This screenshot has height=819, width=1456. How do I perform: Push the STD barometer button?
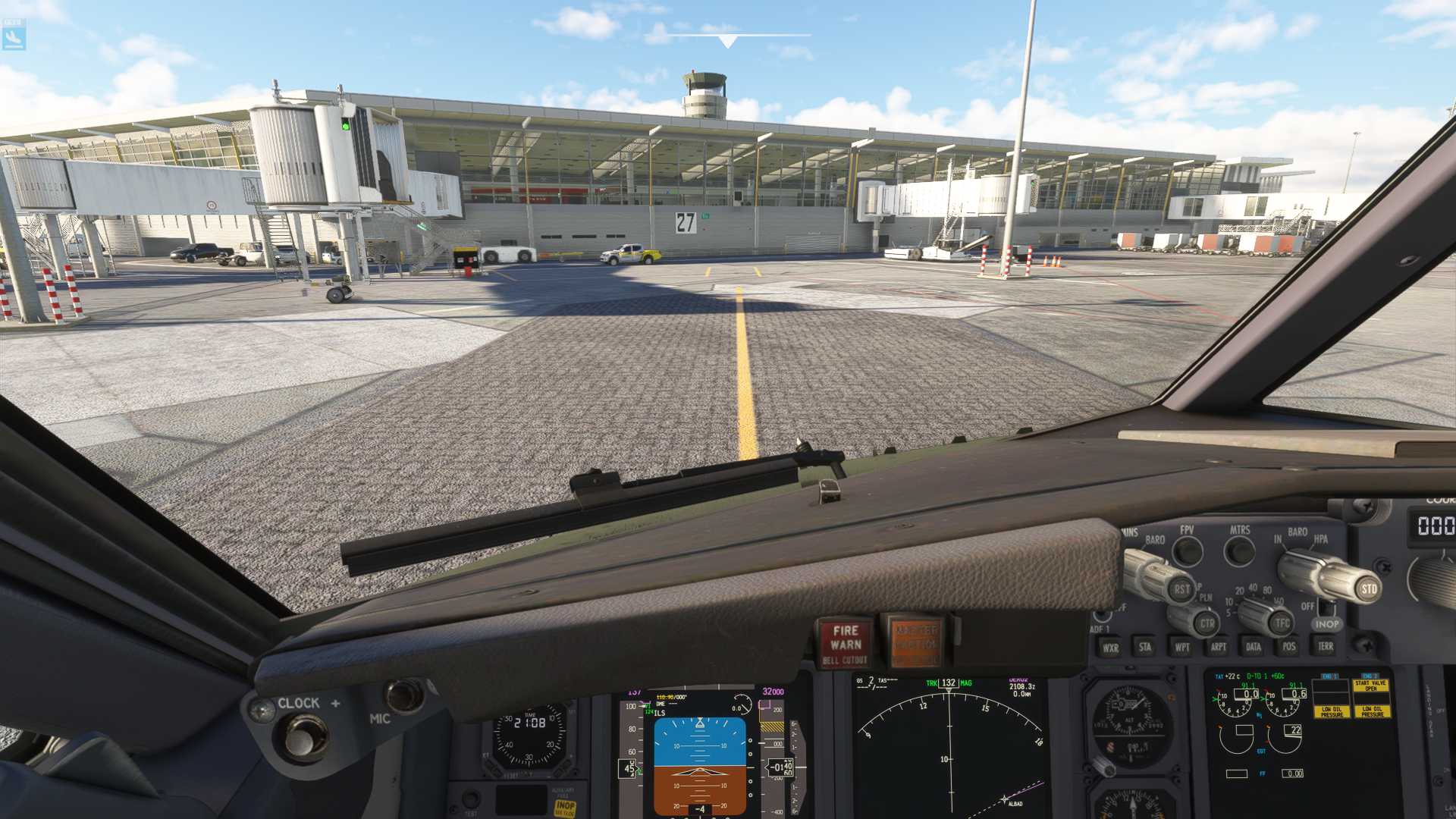click(x=1368, y=588)
